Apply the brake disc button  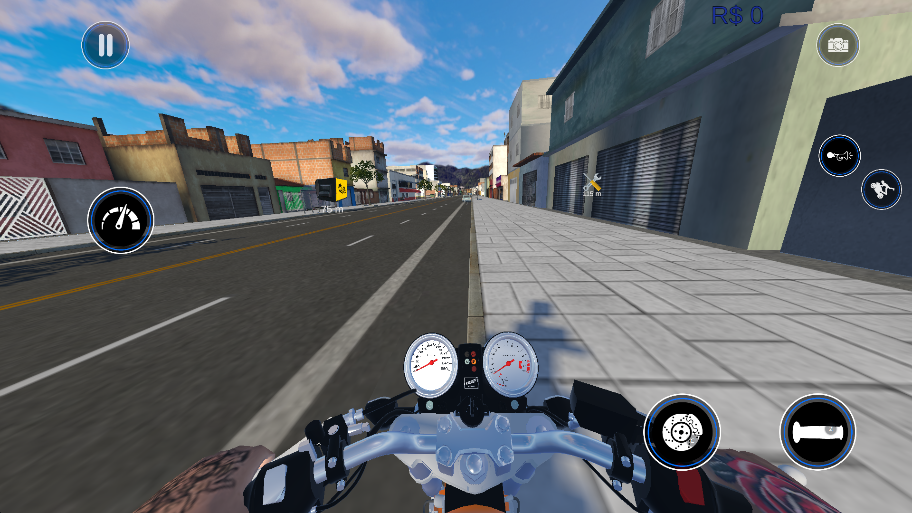click(x=682, y=431)
